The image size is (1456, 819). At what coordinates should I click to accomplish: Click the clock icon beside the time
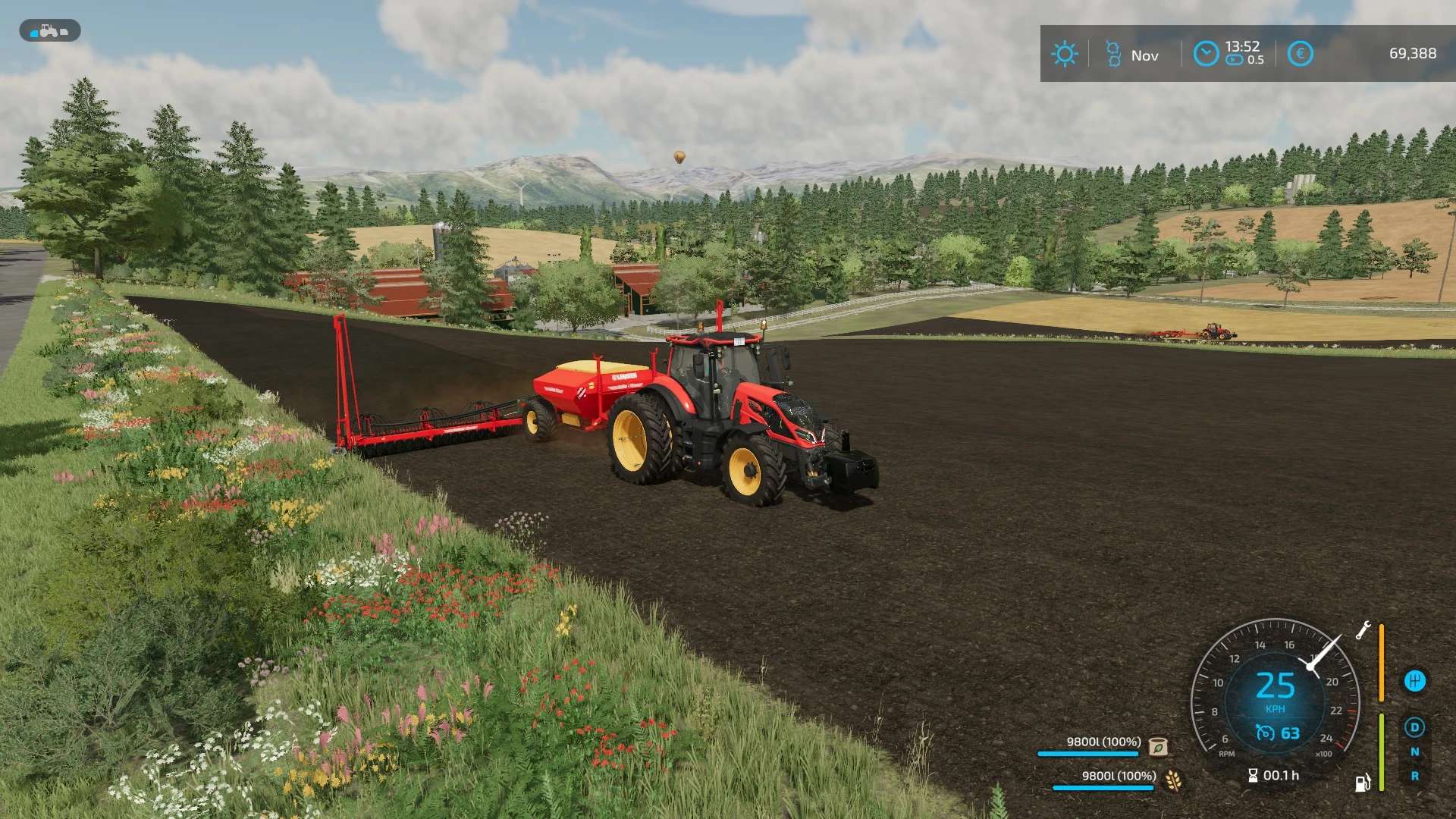(x=1206, y=54)
